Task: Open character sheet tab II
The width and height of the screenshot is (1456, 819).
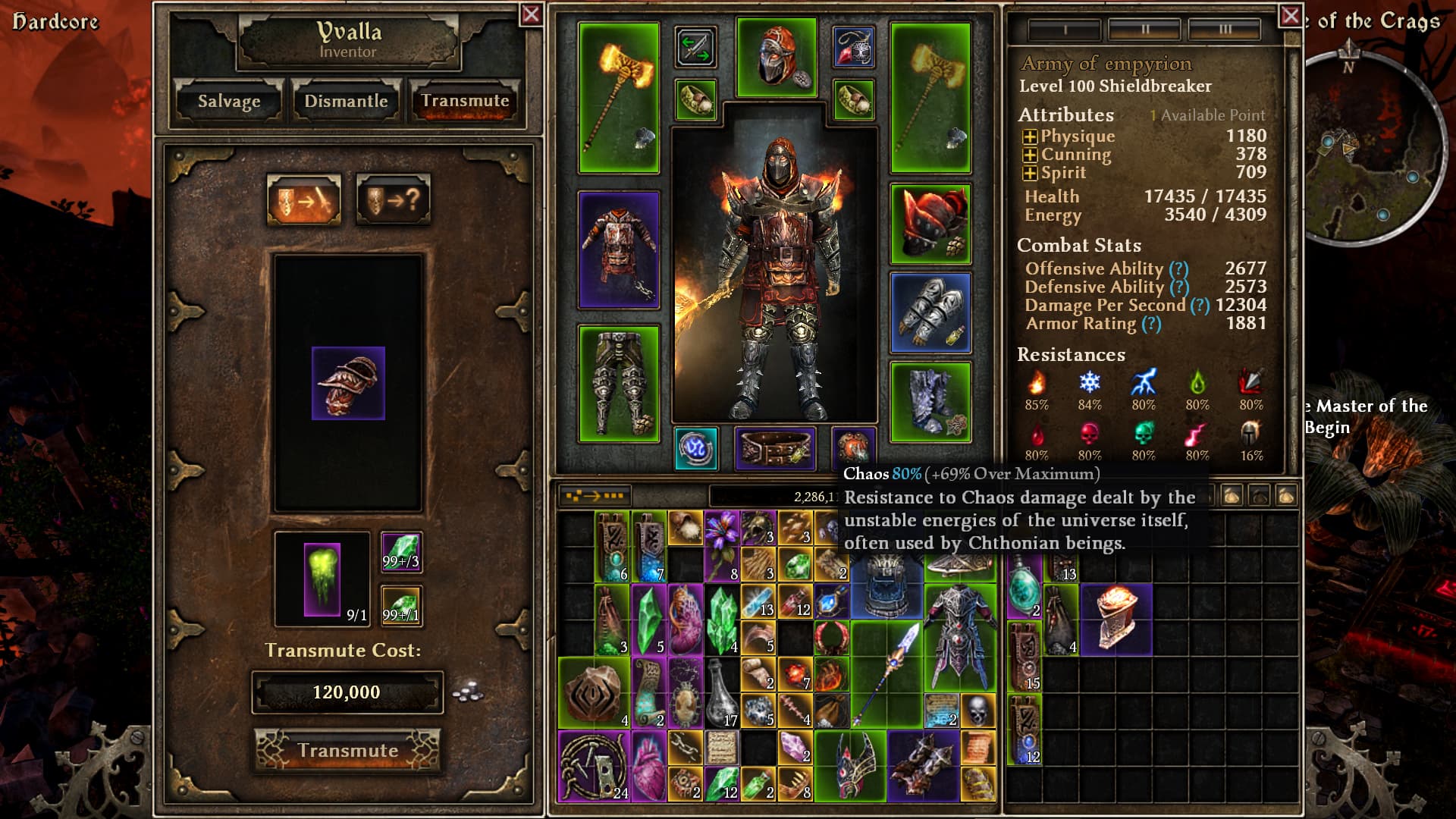Action: (x=1144, y=30)
